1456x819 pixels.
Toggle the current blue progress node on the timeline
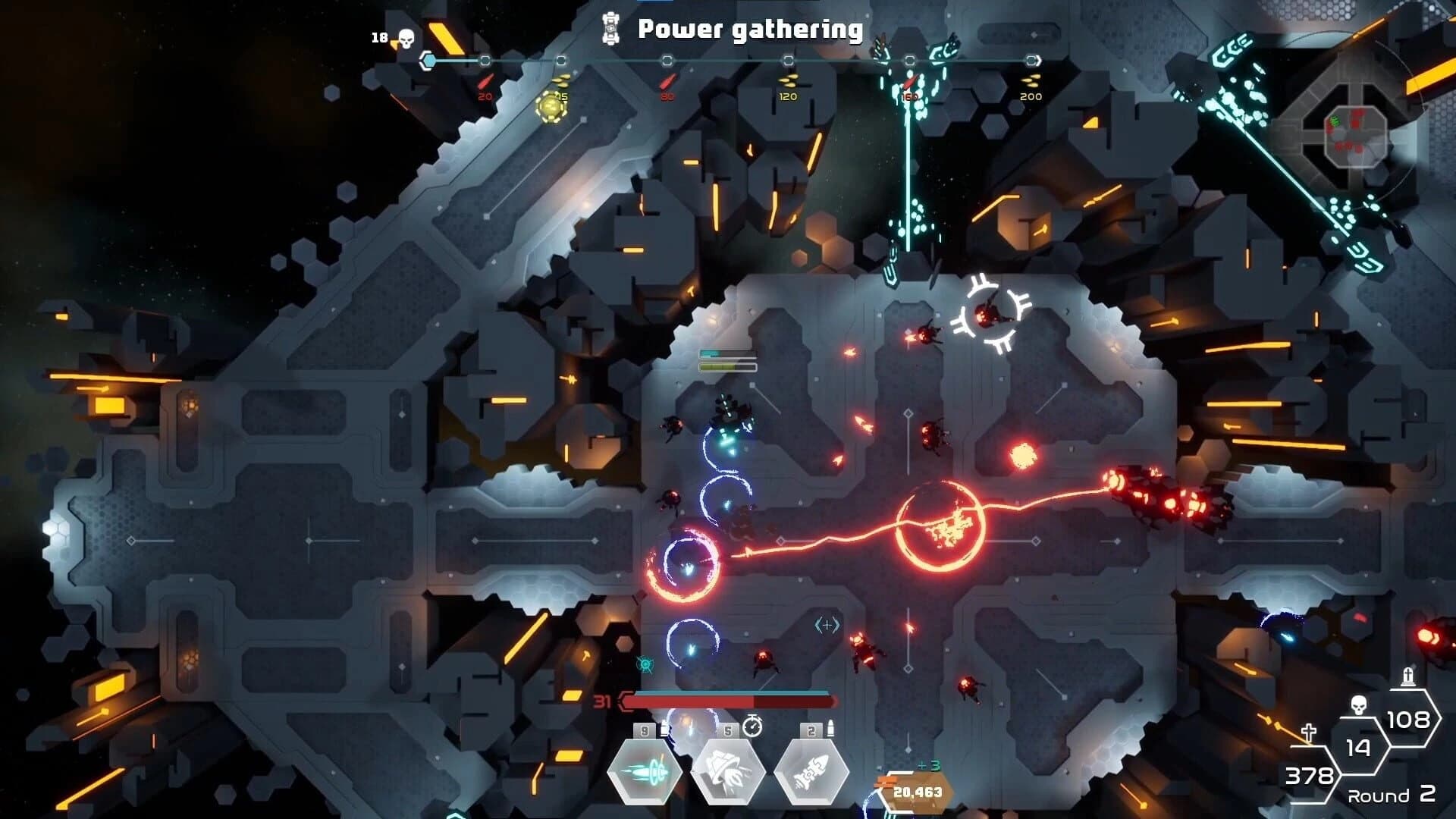click(427, 59)
